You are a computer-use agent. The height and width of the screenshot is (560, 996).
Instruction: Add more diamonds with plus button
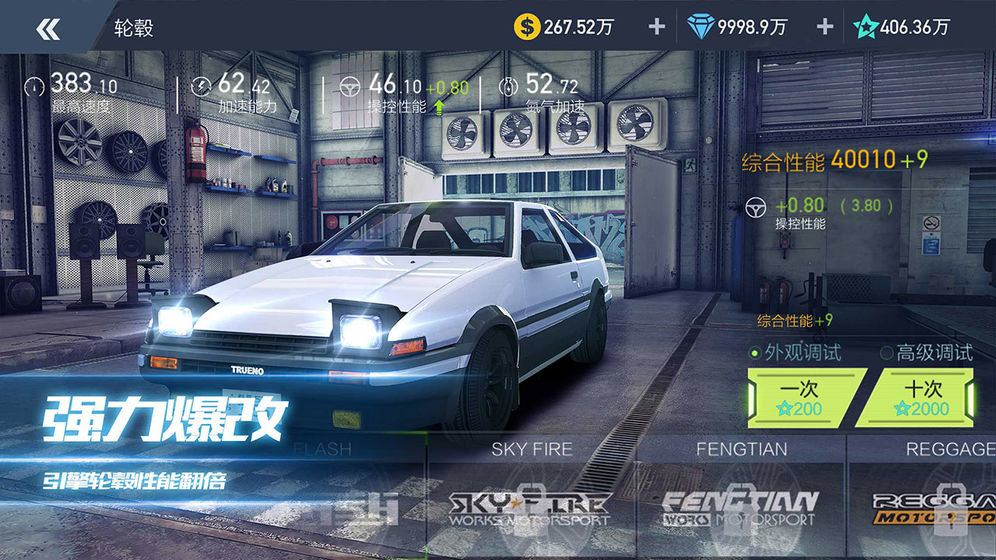pyautogui.click(x=824, y=27)
